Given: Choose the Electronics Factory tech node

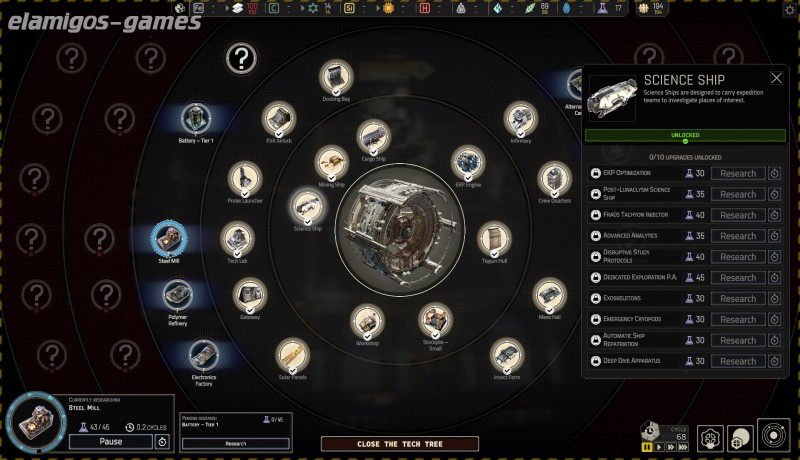Looking at the screenshot, I should [203, 356].
